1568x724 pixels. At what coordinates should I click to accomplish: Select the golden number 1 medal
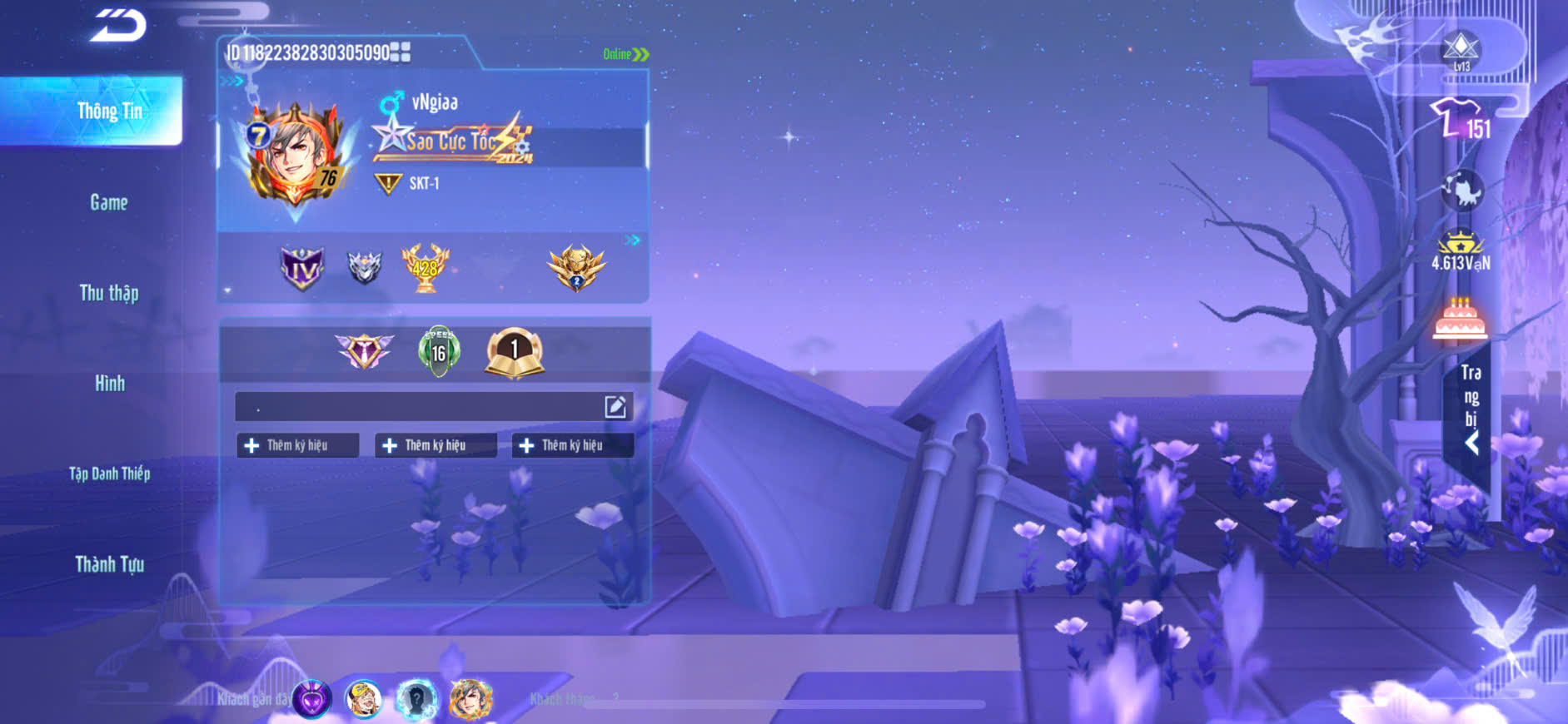[x=514, y=352]
